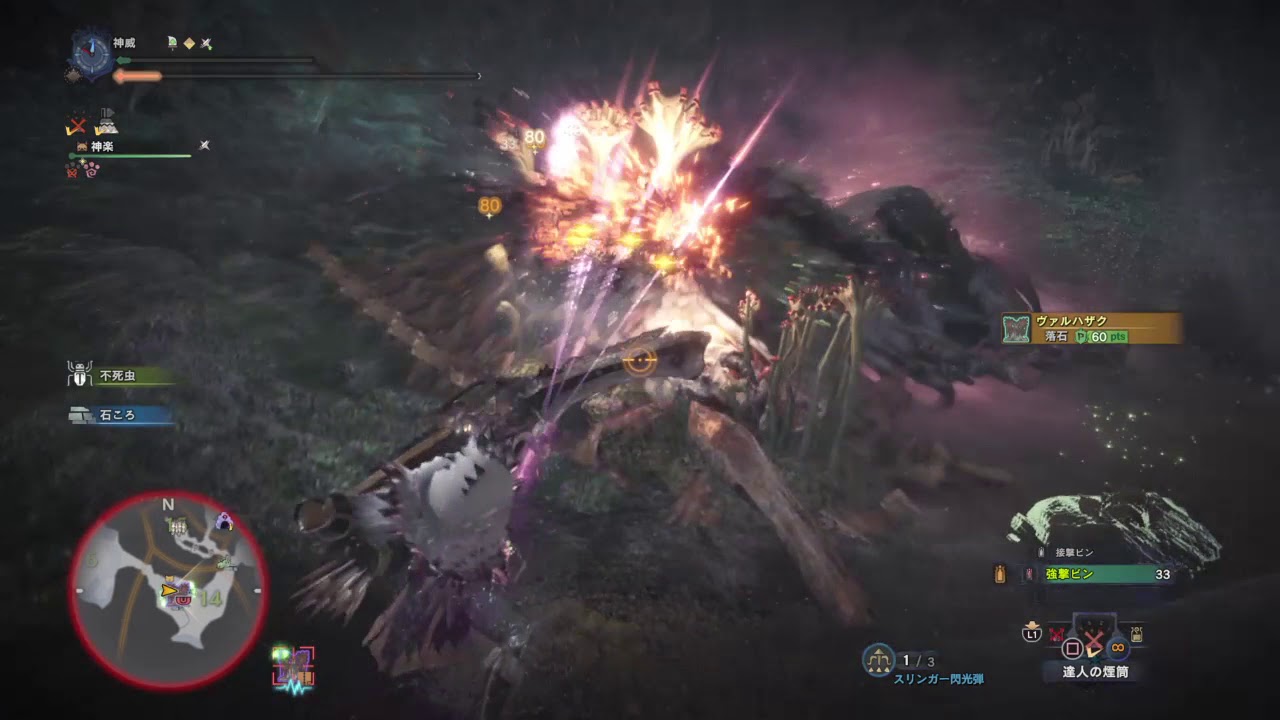Choose the 接撃ビン coating above

1073,552
